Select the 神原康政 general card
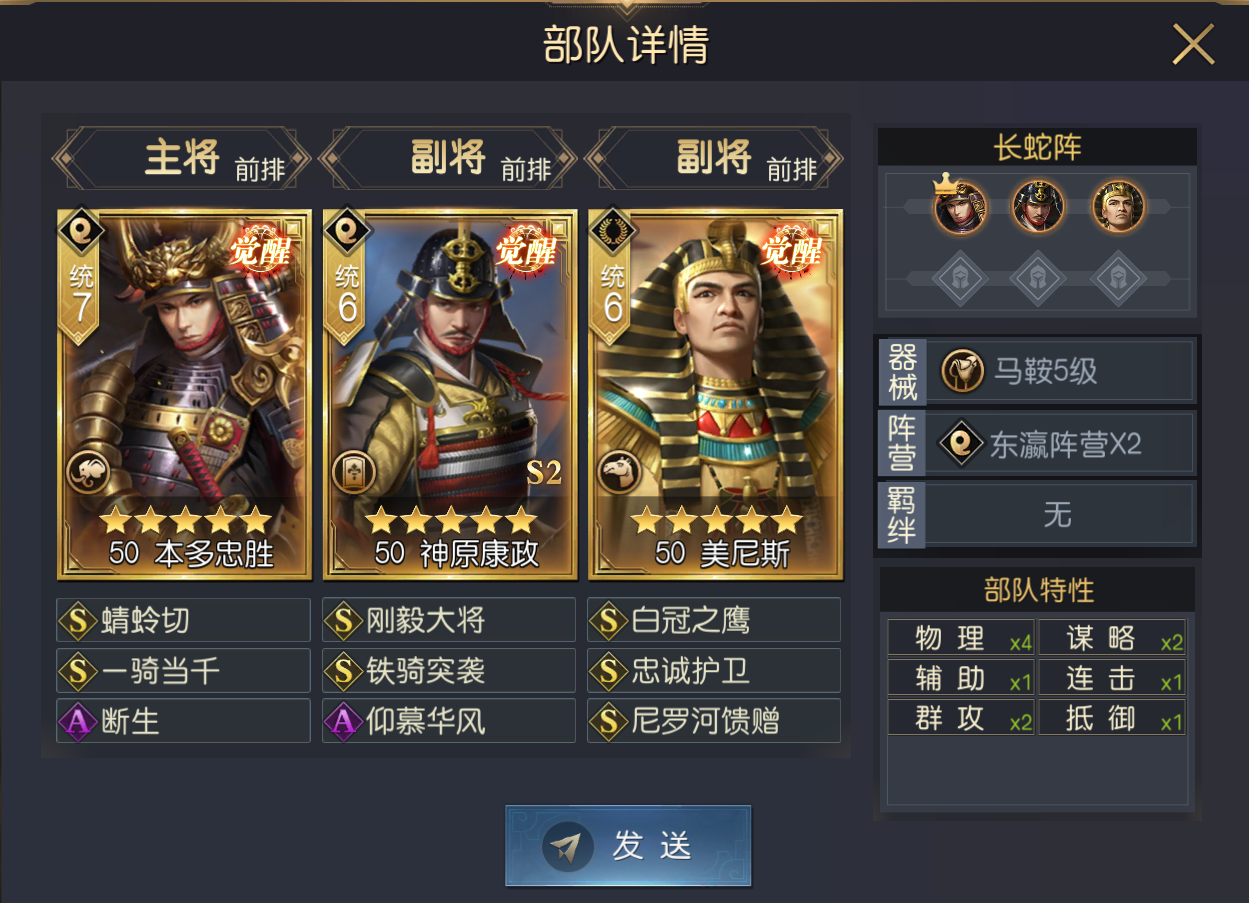The width and height of the screenshot is (1249, 903). point(450,394)
